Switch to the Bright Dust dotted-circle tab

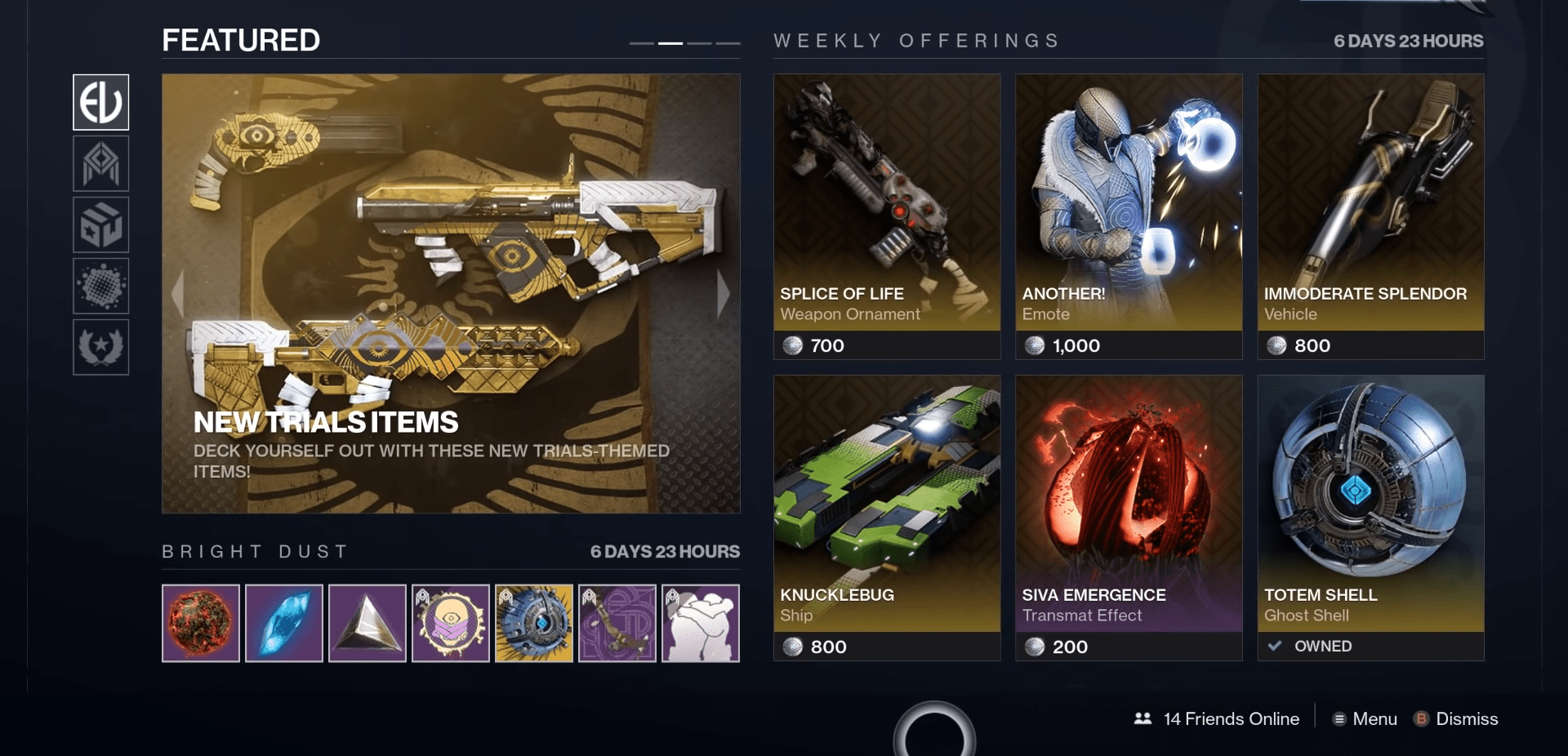point(100,286)
